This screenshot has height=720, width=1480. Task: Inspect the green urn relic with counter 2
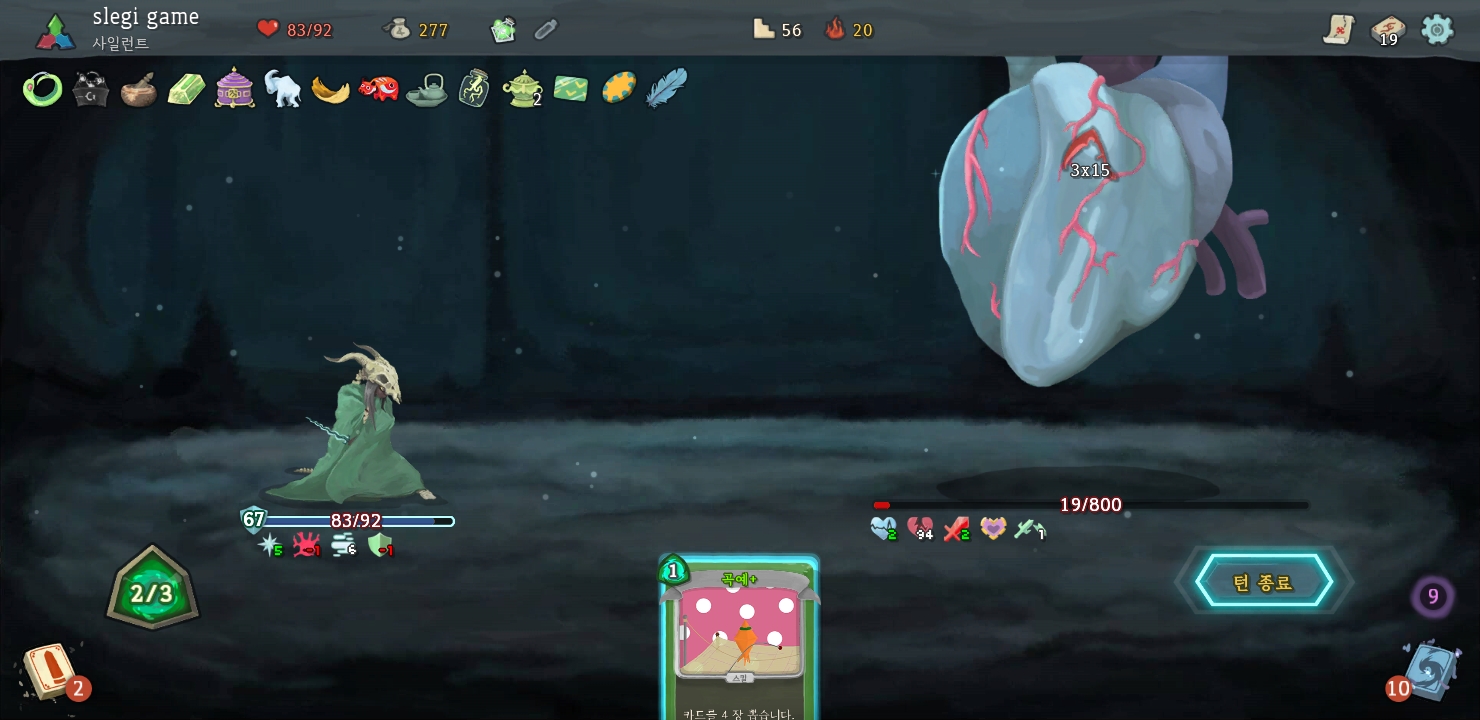pyautogui.click(x=522, y=88)
